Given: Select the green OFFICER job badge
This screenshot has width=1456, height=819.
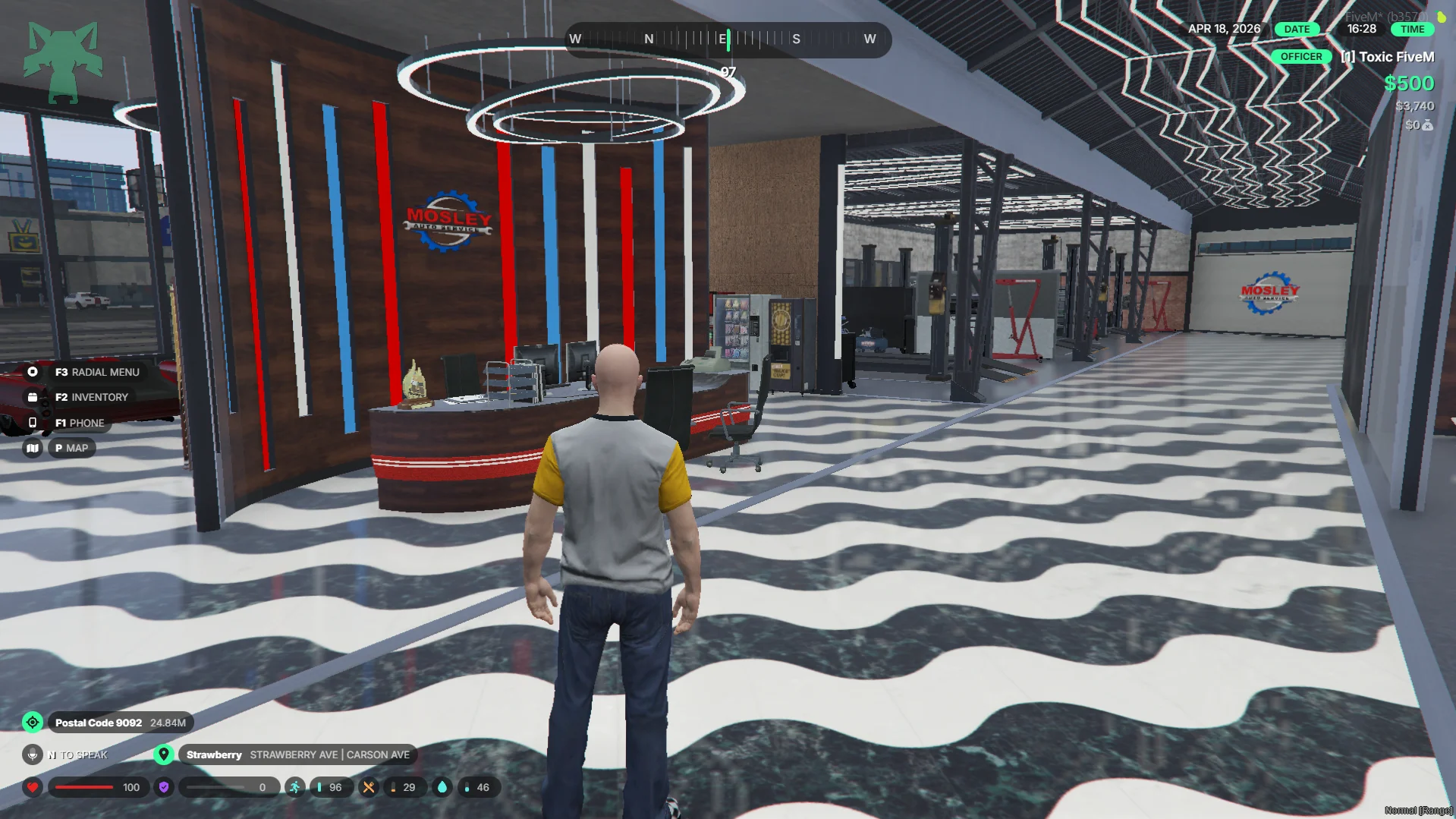Looking at the screenshot, I should (1300, 57).
